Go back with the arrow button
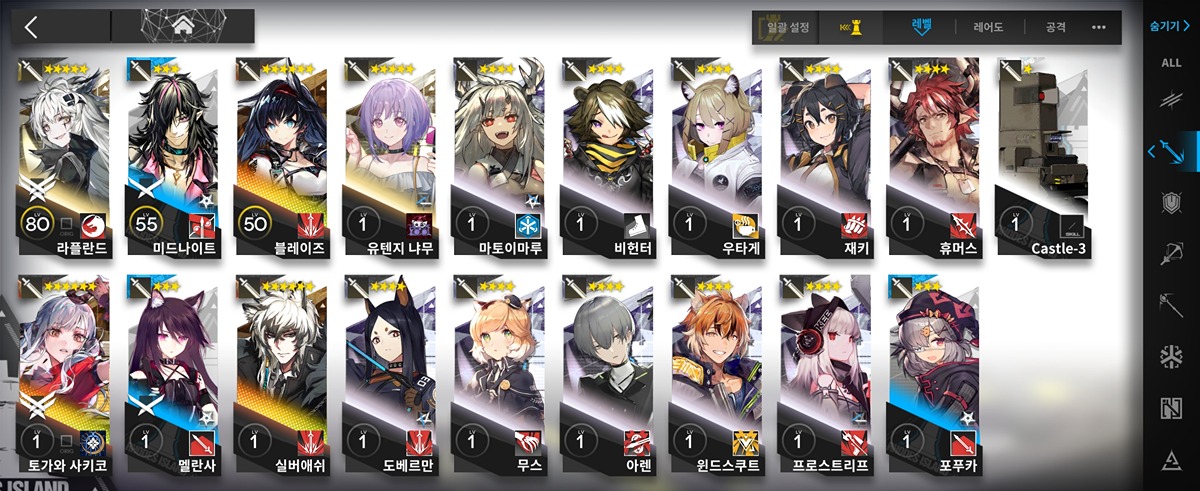This screenshot has height=491, width=1200. coord(31,27)
